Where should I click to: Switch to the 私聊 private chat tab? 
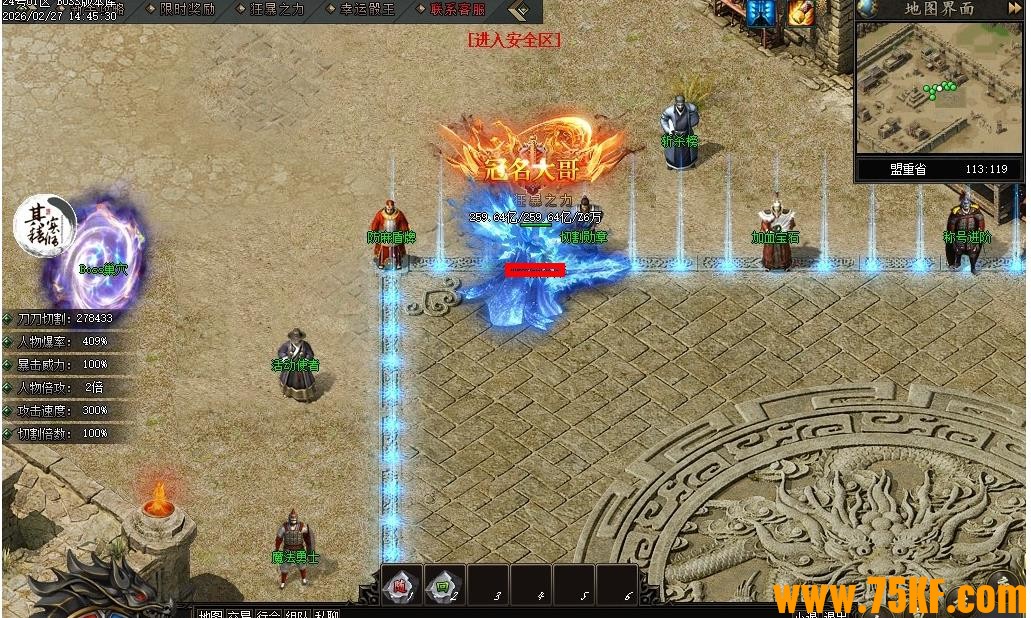pos(327,613)
